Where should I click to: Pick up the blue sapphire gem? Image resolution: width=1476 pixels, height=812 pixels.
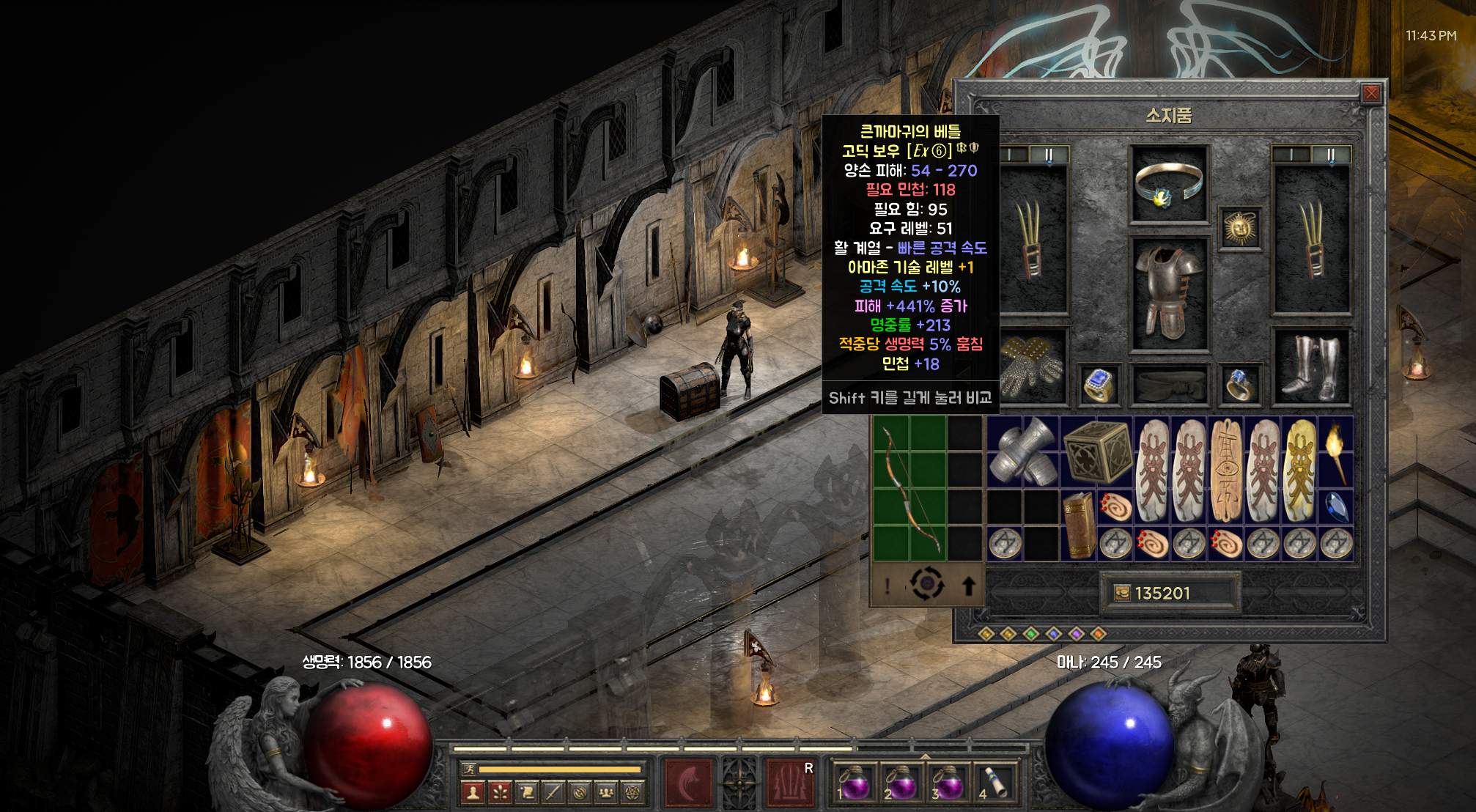1336,506
